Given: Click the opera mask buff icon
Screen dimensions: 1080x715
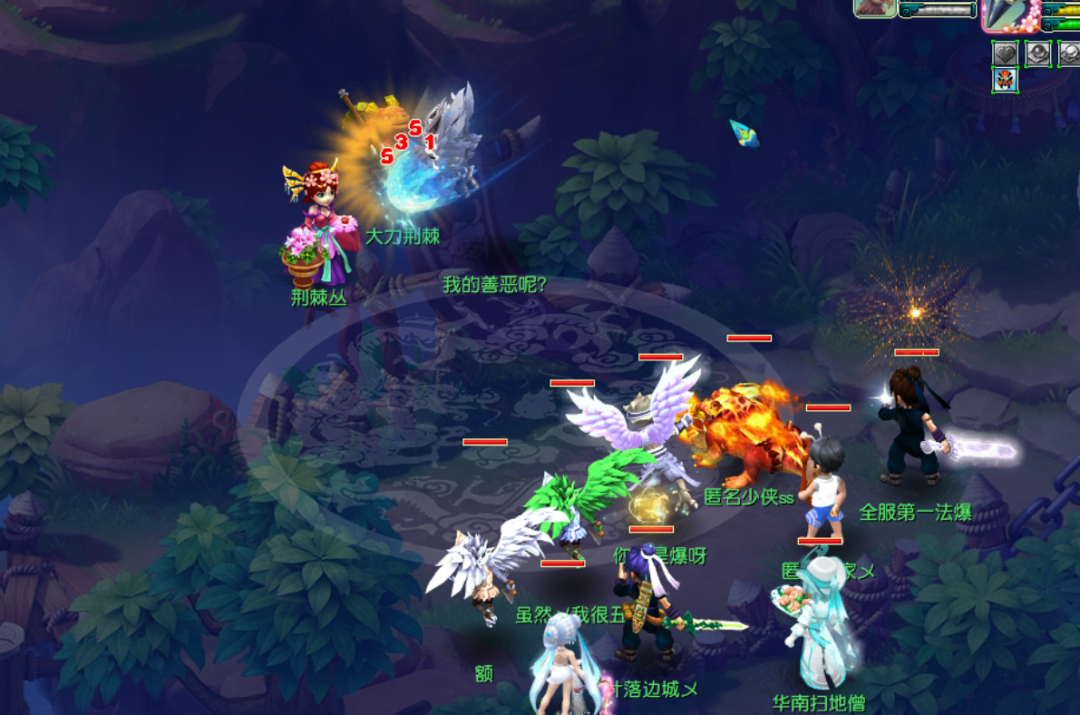Looking at the screenshot, I should click(1005, 80).
